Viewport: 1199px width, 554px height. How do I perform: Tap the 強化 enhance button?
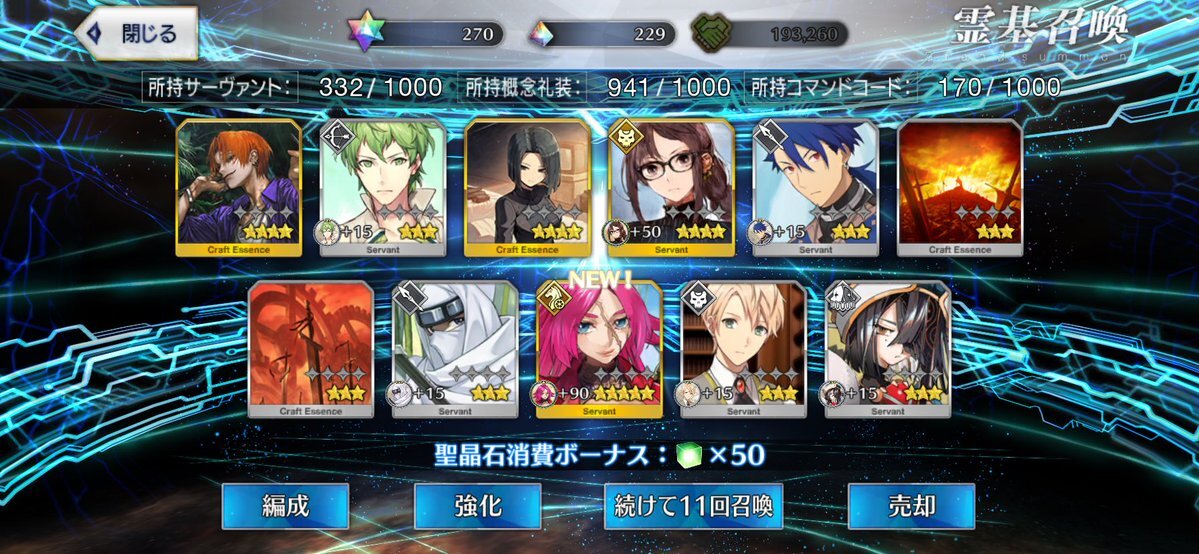tap(477, 506)
